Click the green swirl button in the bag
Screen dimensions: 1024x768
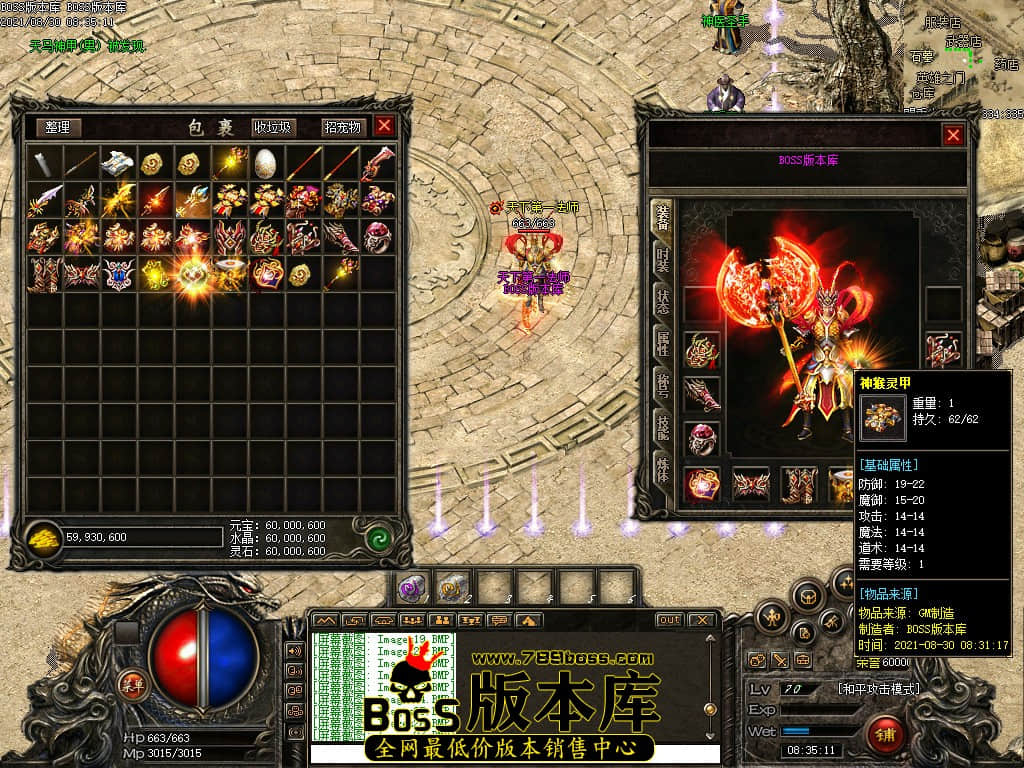point(378,537)
